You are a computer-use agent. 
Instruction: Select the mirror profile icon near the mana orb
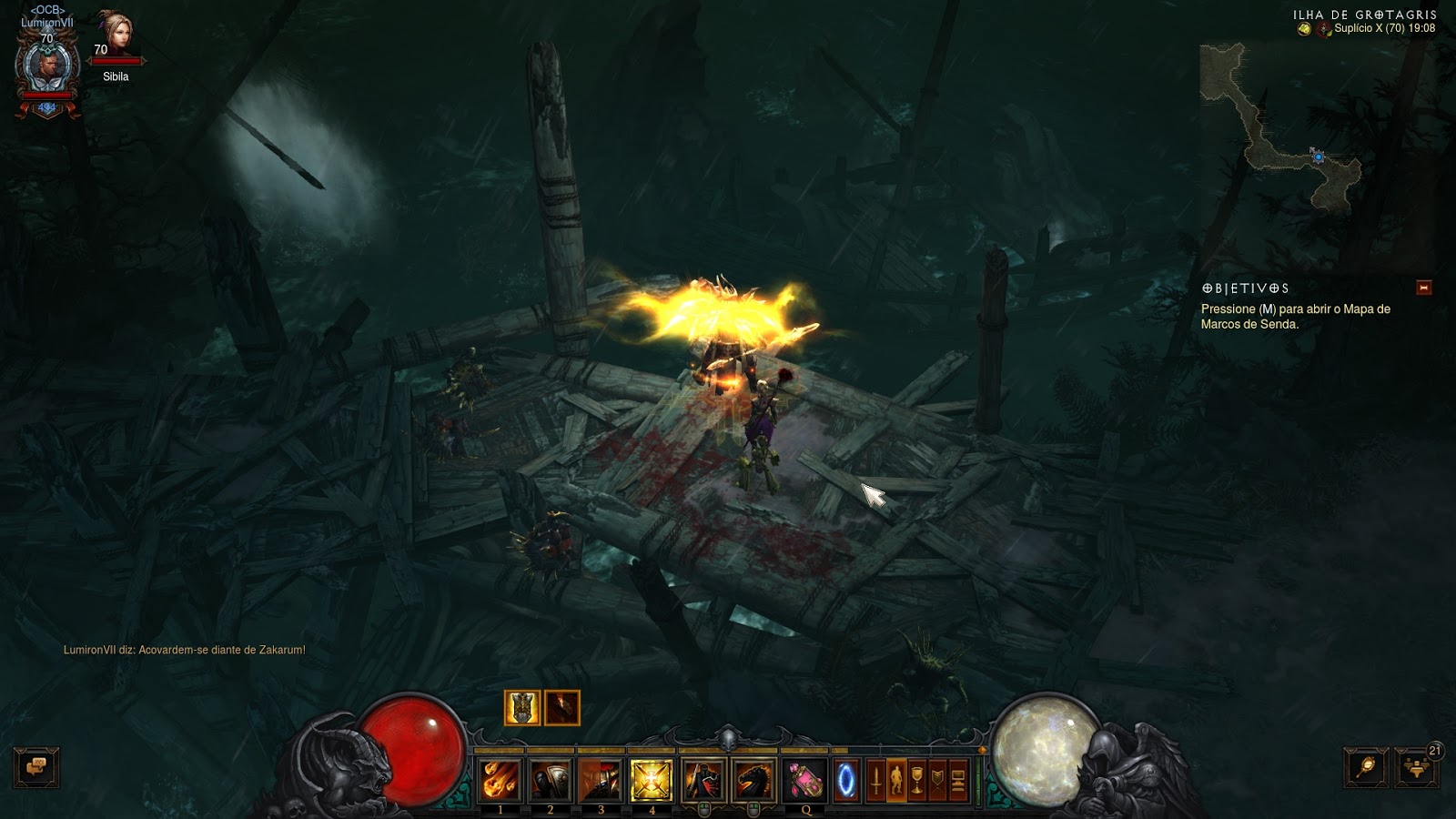(x=1367, y=767)
